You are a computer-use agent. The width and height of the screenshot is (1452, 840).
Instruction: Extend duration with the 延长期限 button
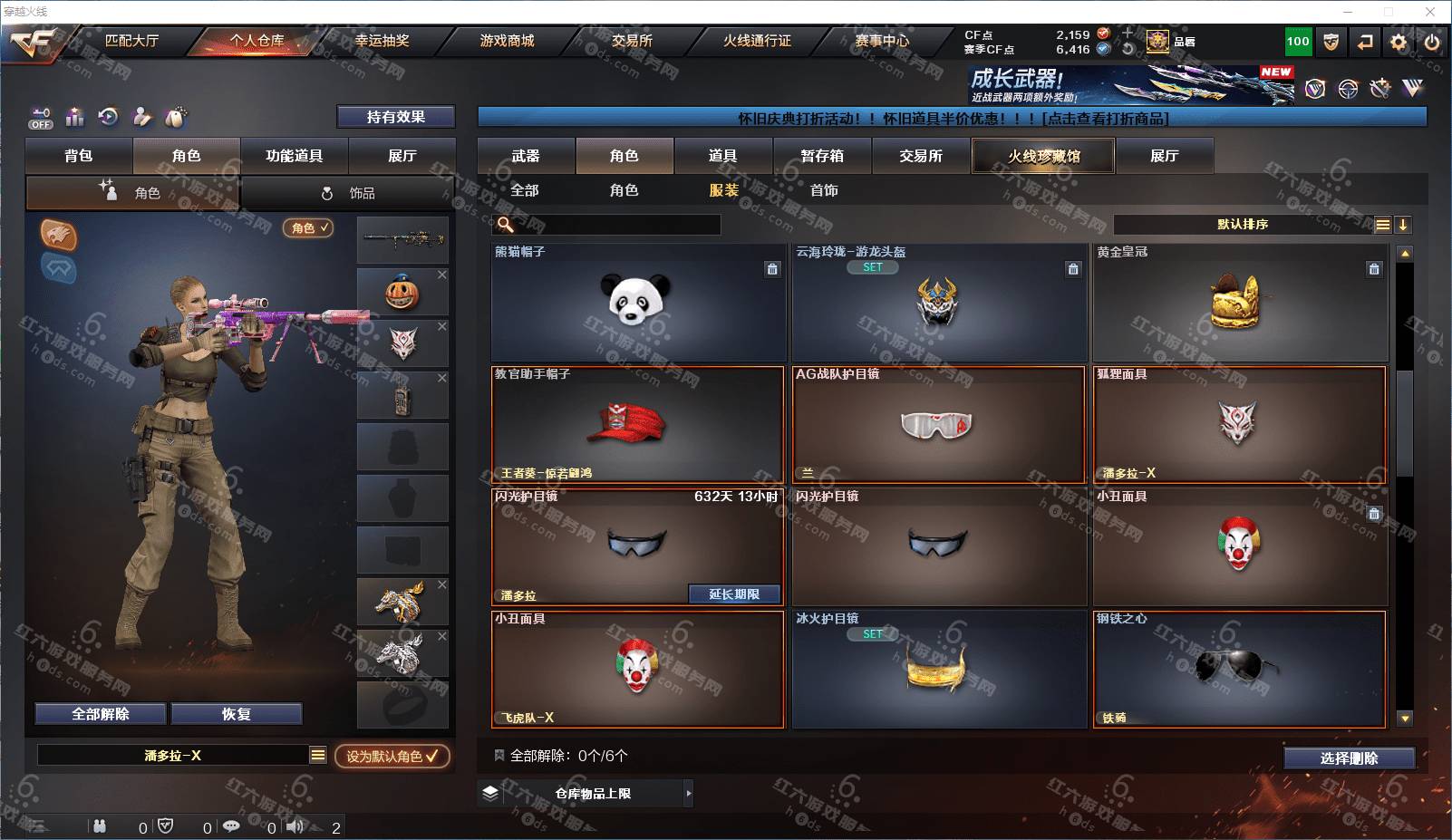(x=734, y=594)
